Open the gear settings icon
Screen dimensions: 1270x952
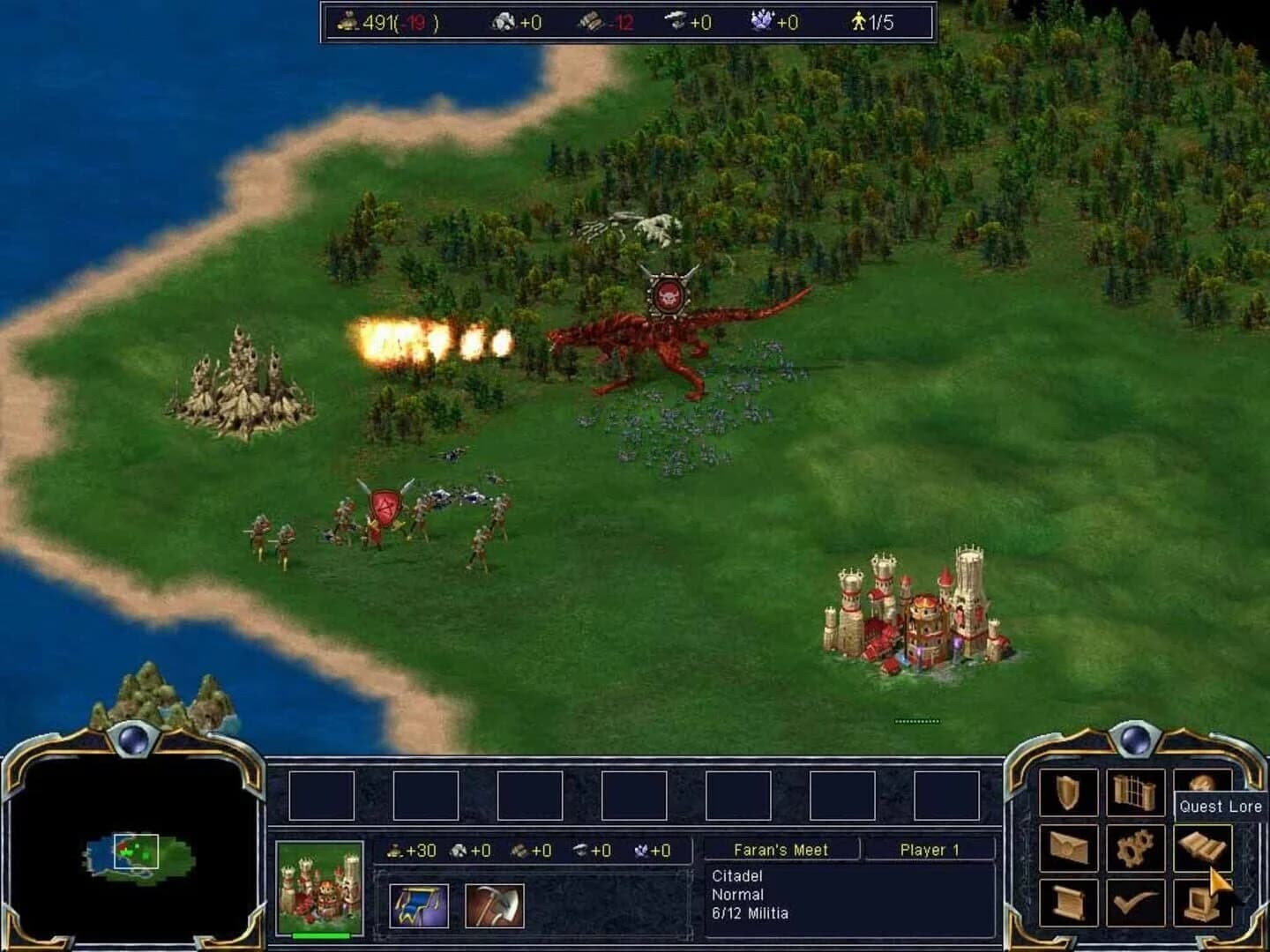coord(1134,846)
